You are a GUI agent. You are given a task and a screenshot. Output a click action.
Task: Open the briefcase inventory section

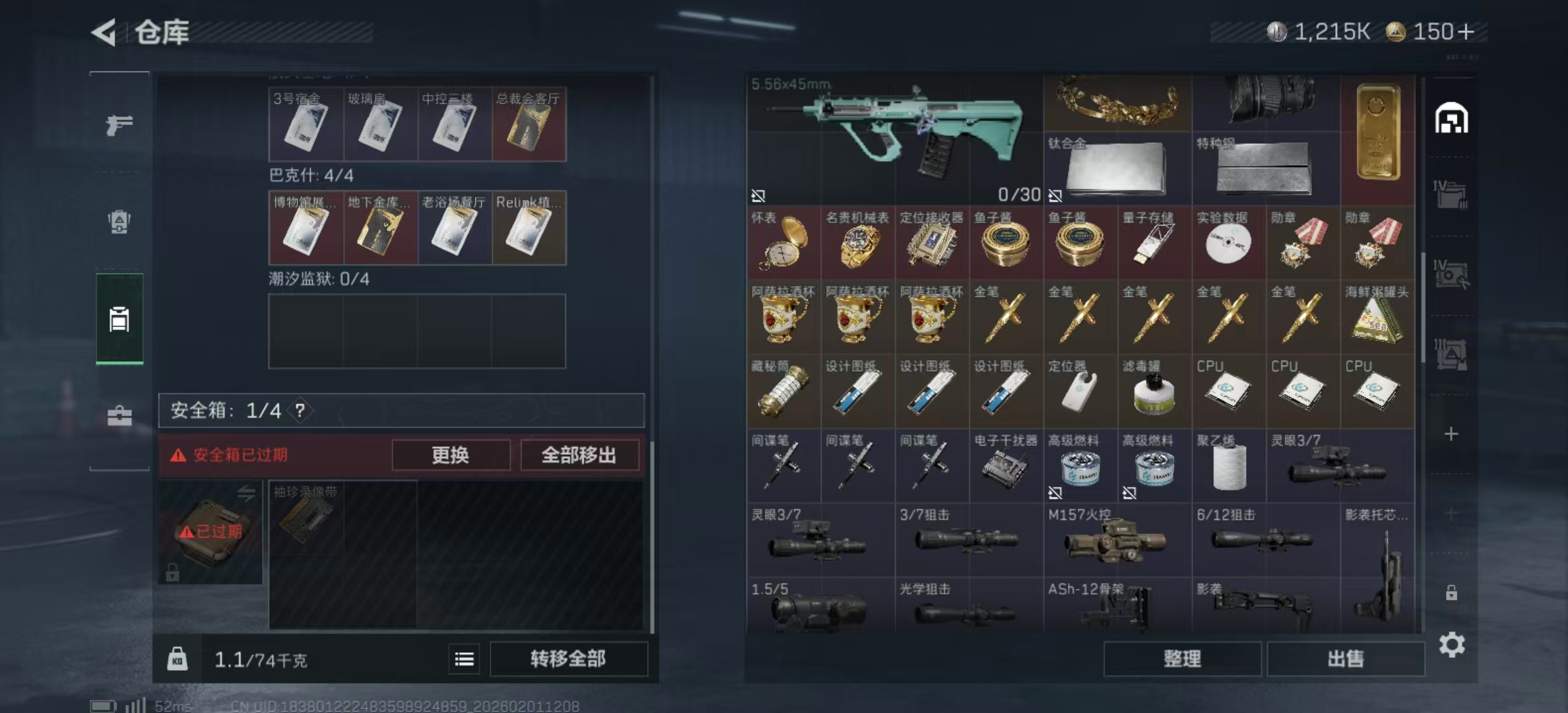point(119,416)
